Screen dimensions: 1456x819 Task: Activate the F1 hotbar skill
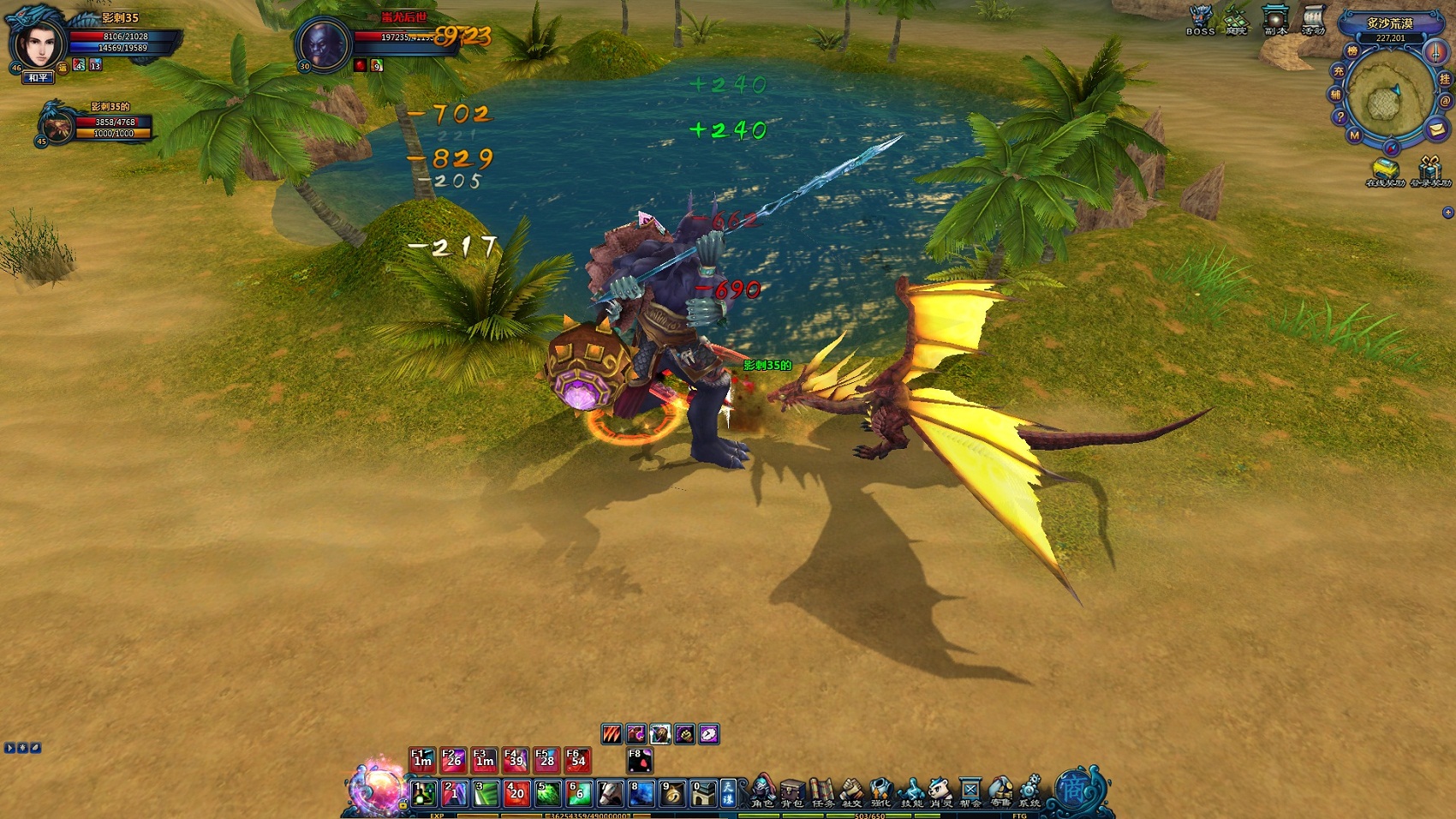pyautogui.click(x=422, y=759)
